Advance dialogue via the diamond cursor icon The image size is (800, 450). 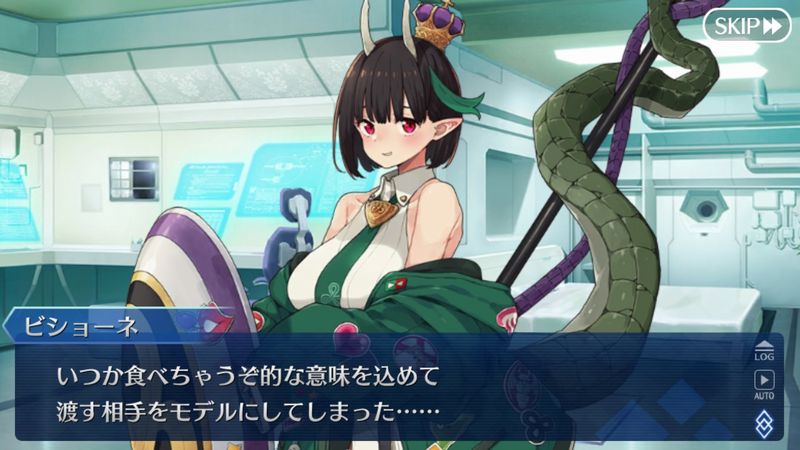click(x=764, y=421)
